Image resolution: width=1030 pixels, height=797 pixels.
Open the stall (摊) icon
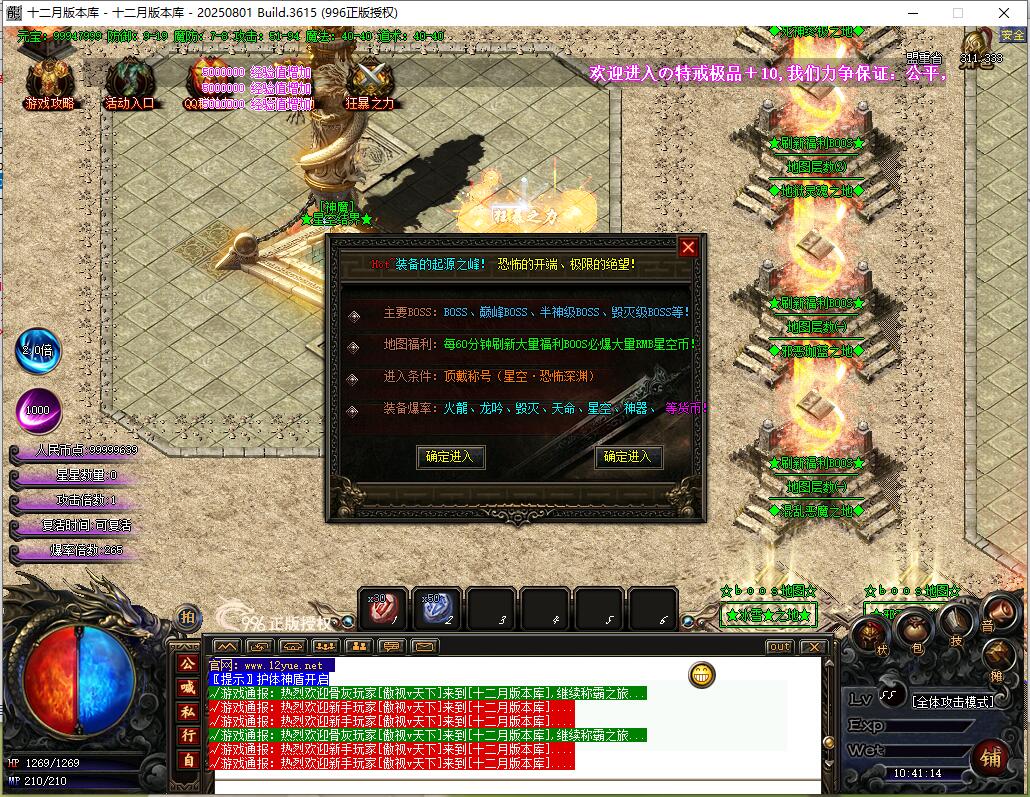click(997, 657)
